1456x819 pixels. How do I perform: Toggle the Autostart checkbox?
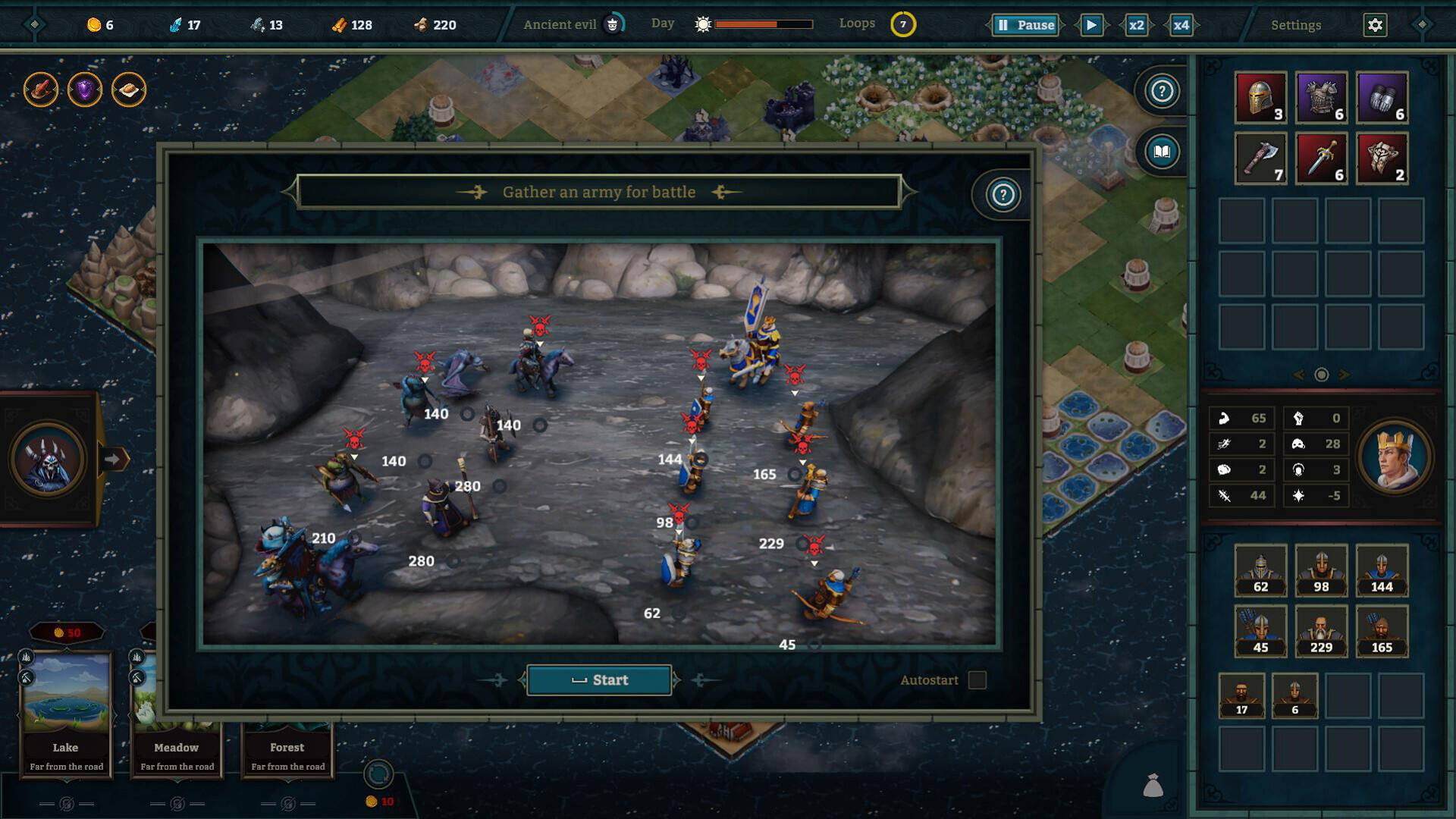(x=977, y=680)
